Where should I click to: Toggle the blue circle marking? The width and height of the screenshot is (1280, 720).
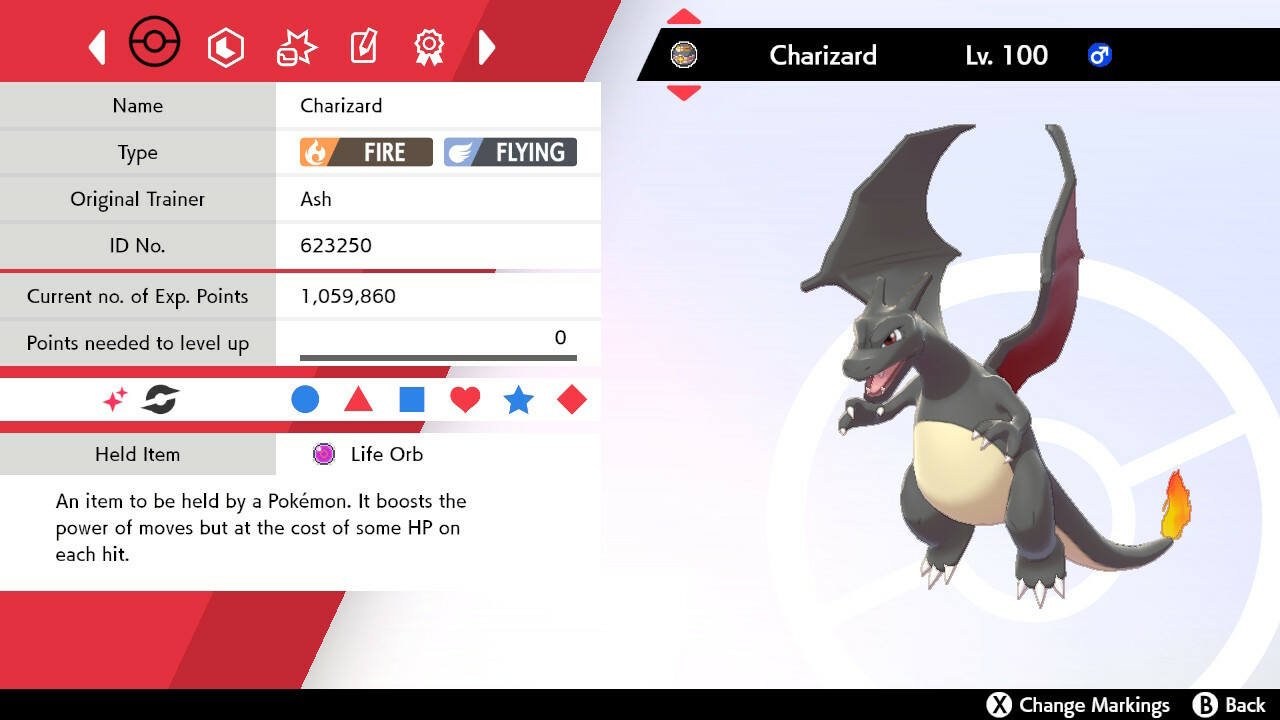(305, 399)
